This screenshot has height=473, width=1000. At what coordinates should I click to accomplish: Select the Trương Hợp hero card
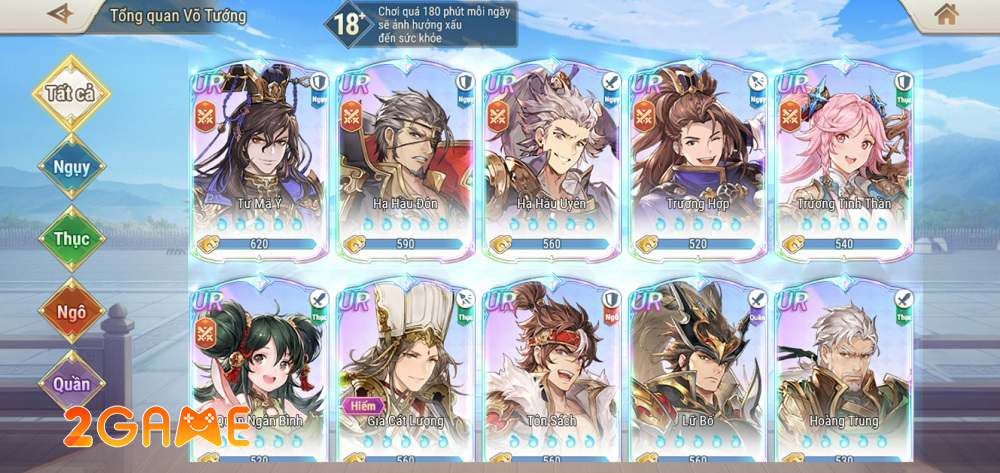[x=697, y=160]
